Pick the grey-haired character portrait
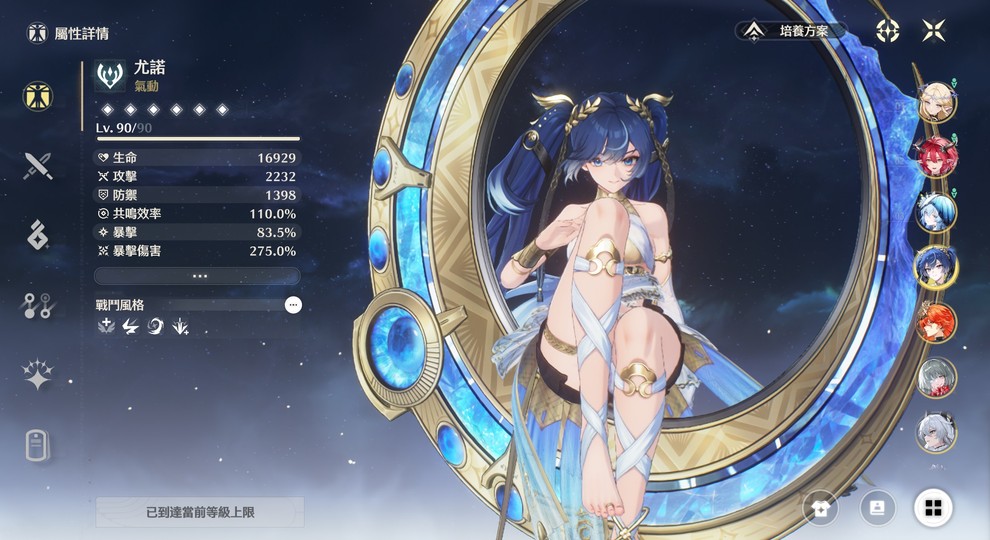This screenshot has width=990, height=540. click(x=937, y=377)
